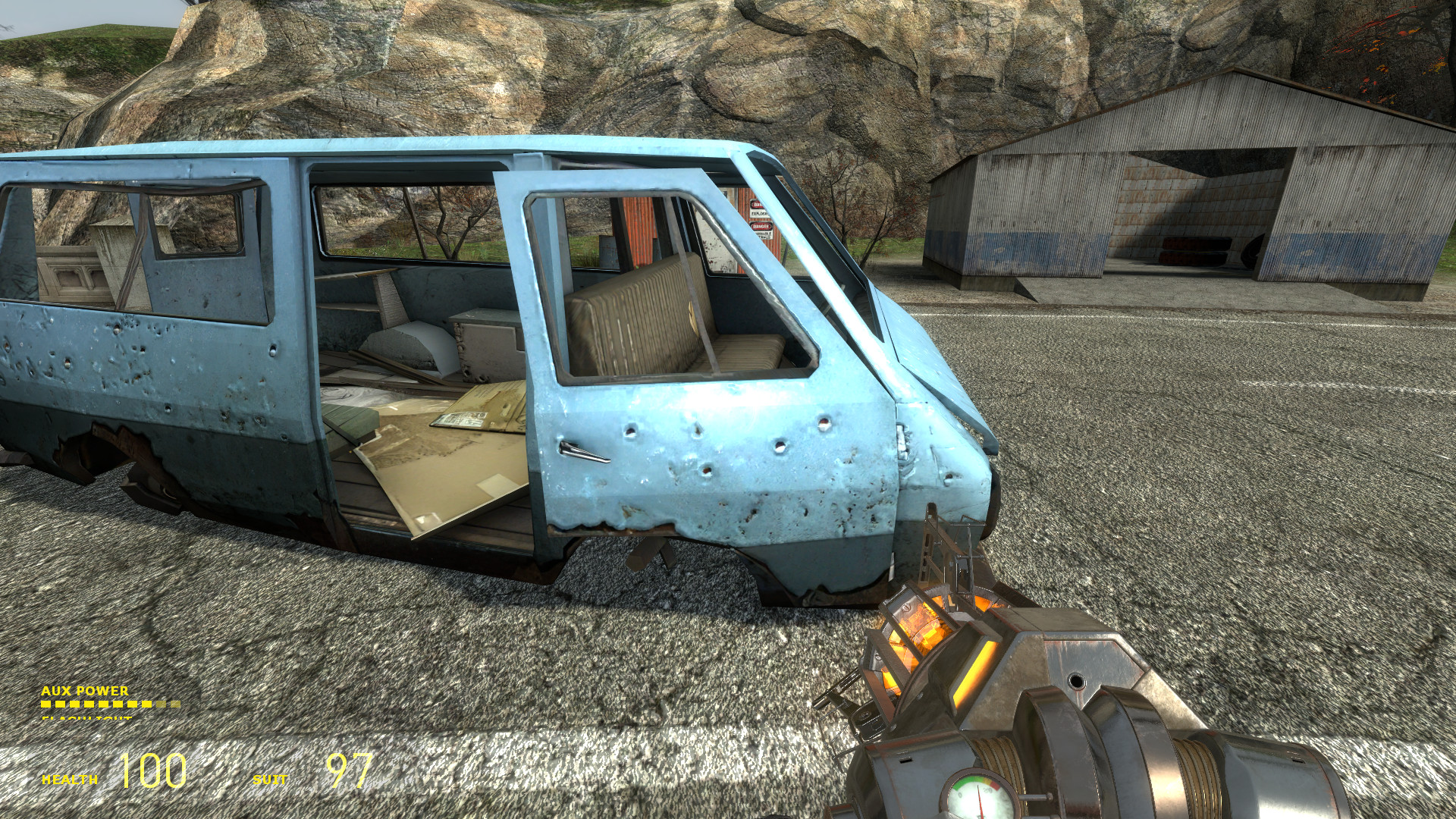This screenshot has width=1456, height=819.
Task: Click the AUX POWER indicator
Action: coord(83,692)
